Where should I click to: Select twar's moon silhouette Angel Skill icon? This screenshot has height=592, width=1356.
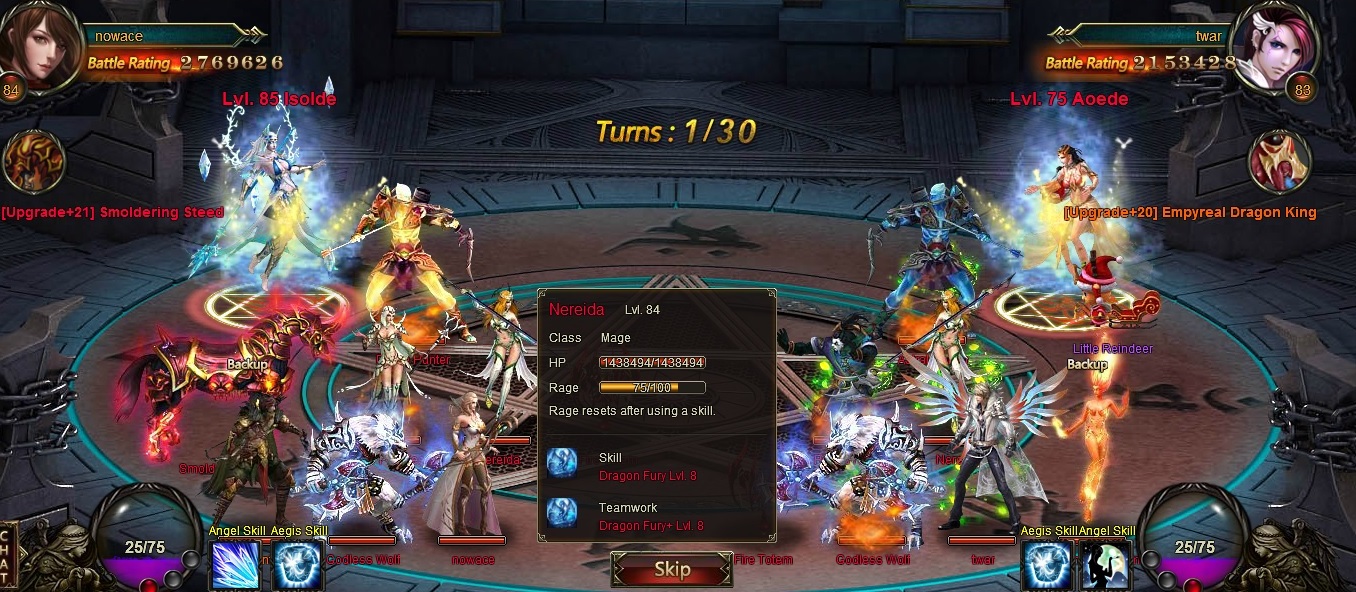1106,565
